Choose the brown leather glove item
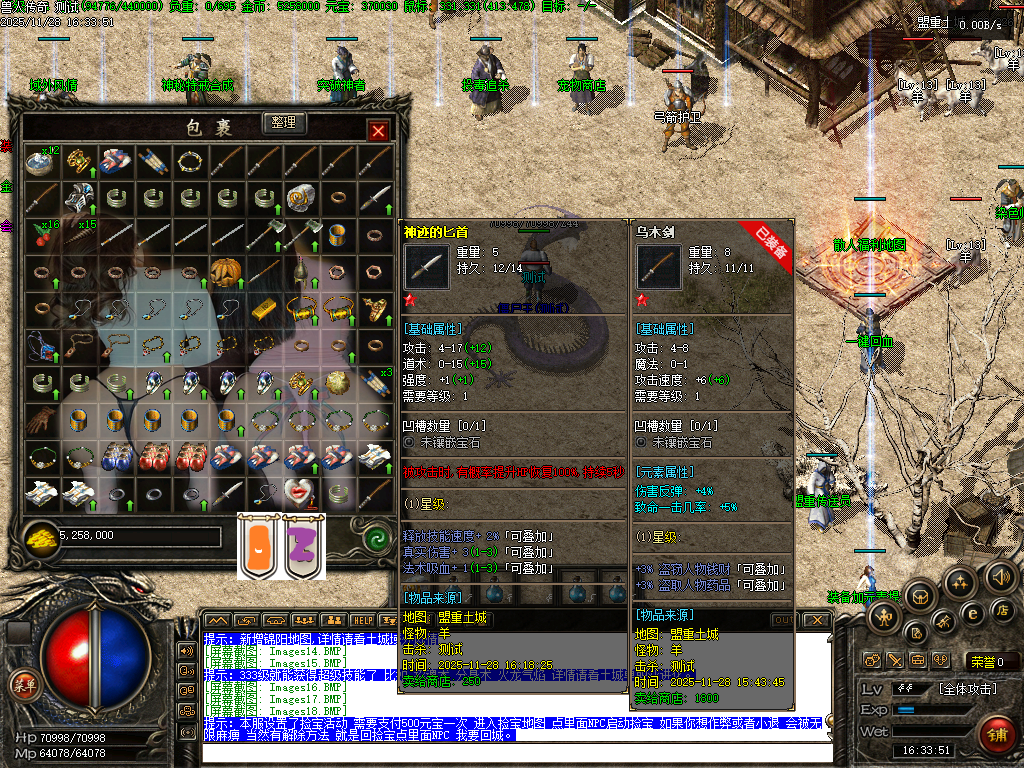The image size is (1024, 768). point(41,421)
